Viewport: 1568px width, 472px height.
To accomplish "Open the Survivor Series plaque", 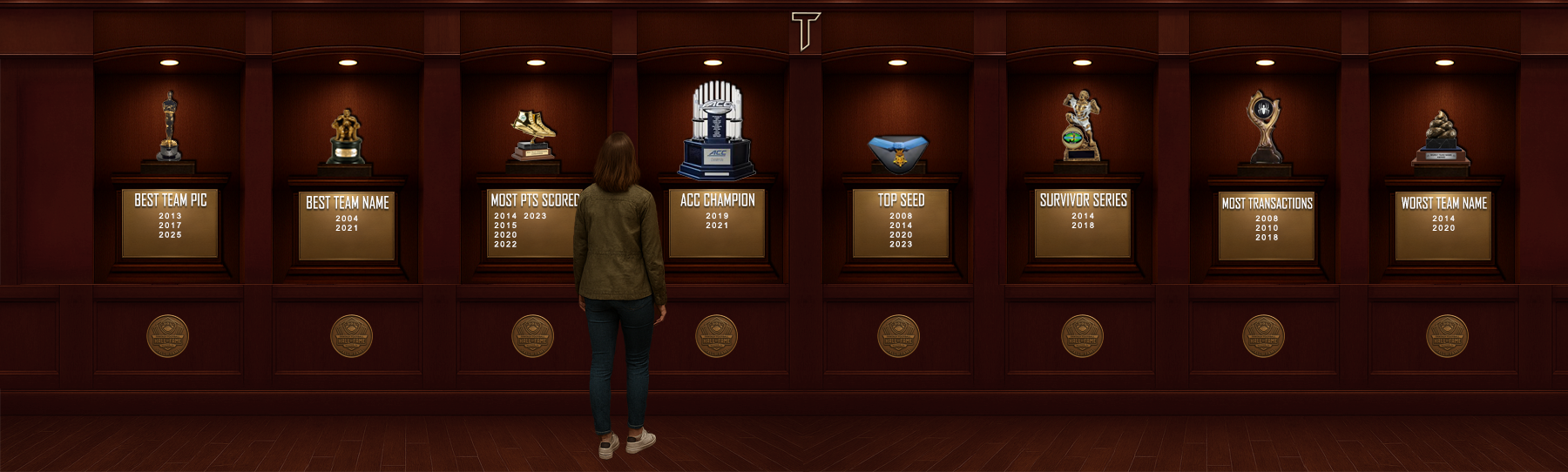I will pyautogui.click(x=1083, y=224).
